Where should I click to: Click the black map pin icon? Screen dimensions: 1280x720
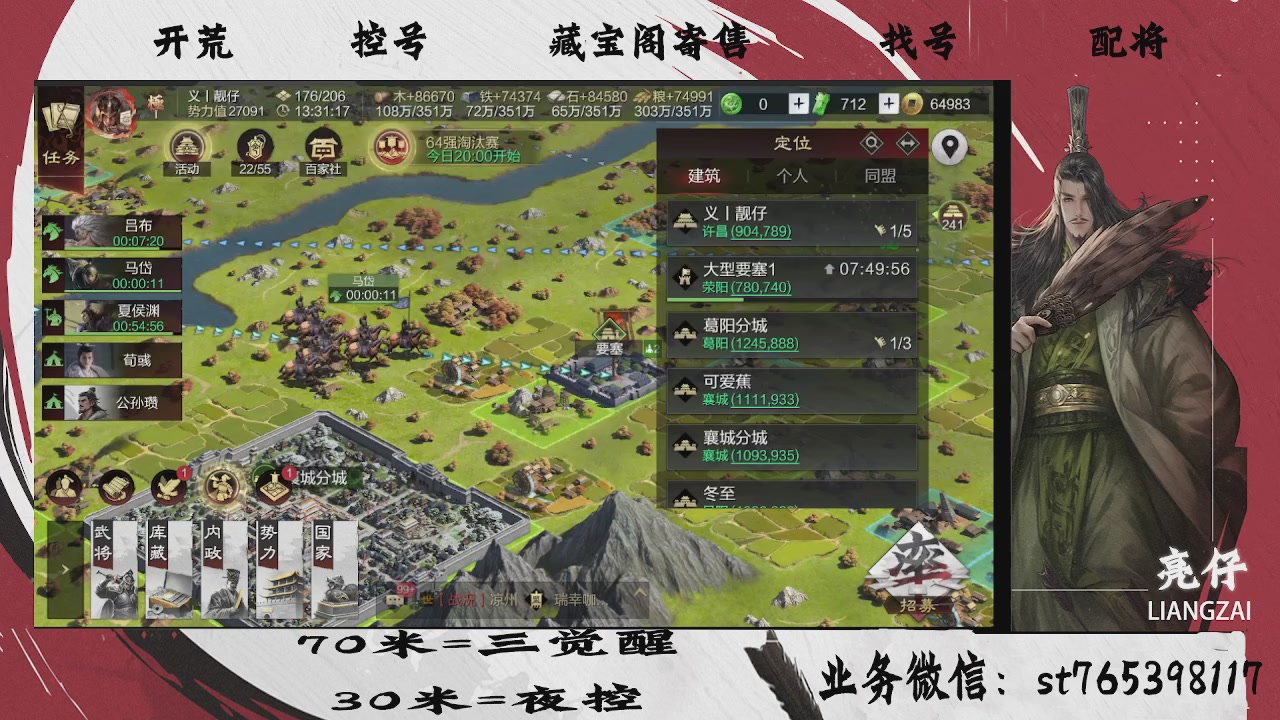[949, 147]
